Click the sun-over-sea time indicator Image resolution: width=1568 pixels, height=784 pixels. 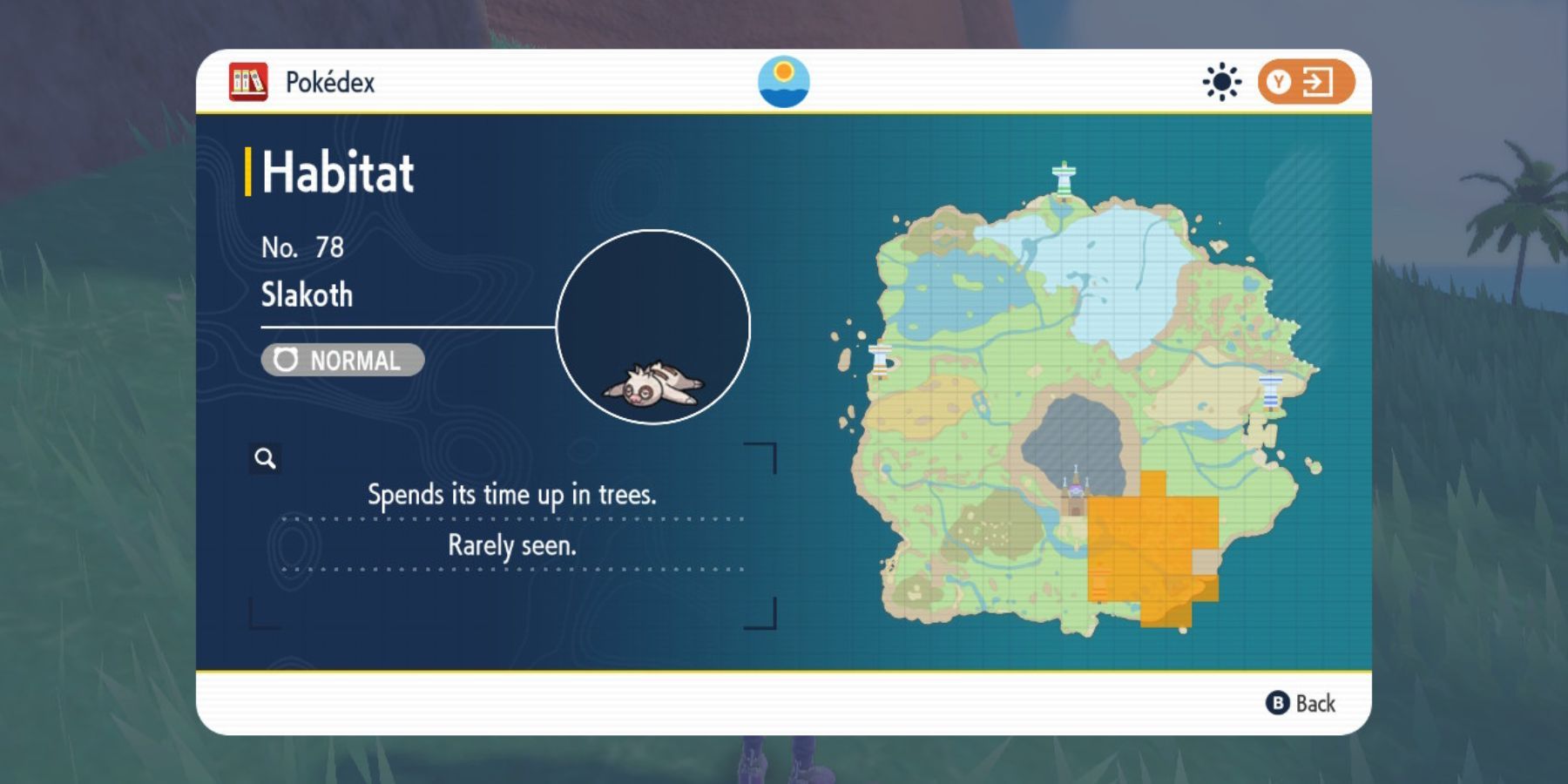[x=786, y=81]
